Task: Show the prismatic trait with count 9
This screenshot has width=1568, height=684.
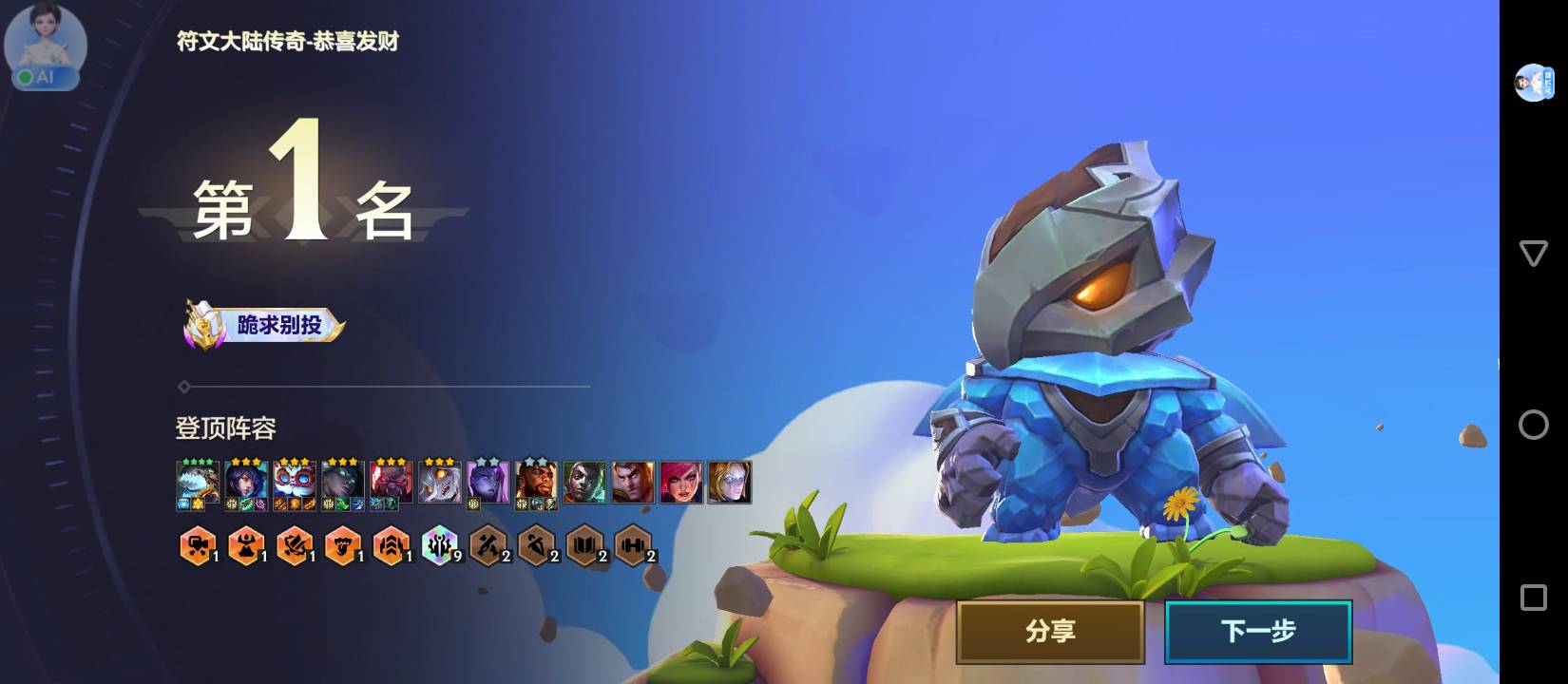Action: coord(439,546)
